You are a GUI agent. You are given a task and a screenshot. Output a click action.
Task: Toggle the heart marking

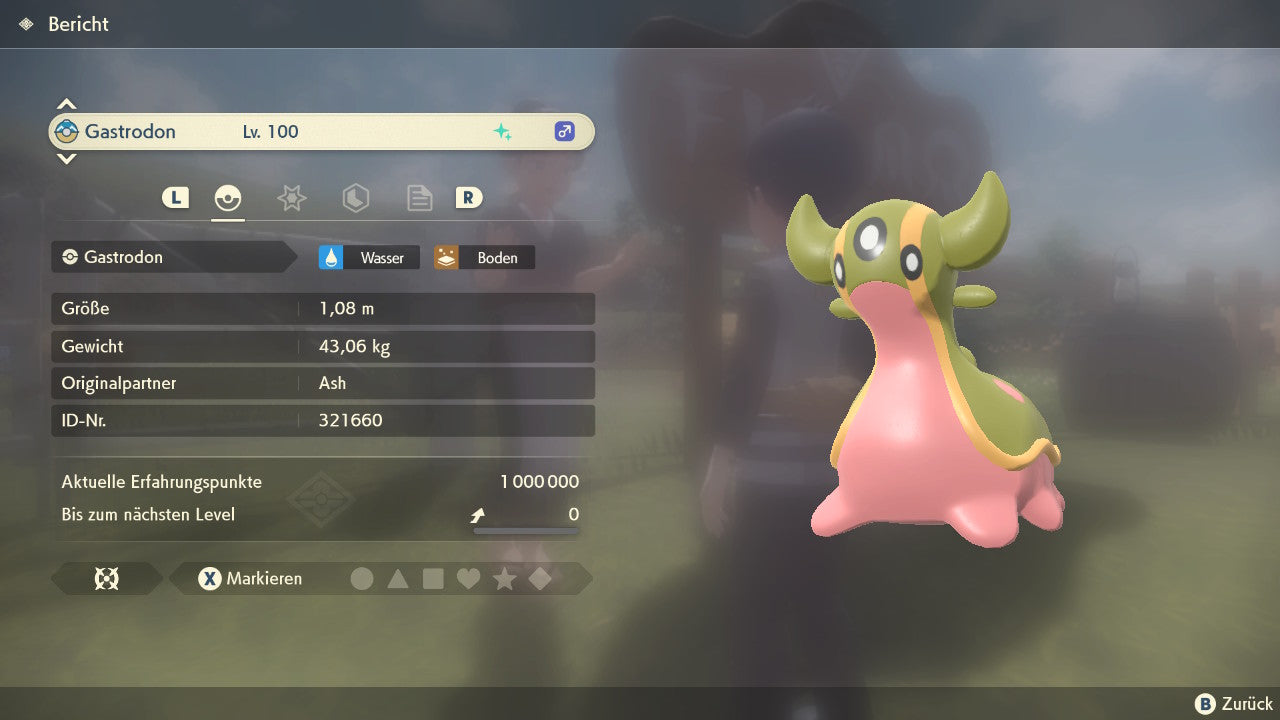pos(468,578)
